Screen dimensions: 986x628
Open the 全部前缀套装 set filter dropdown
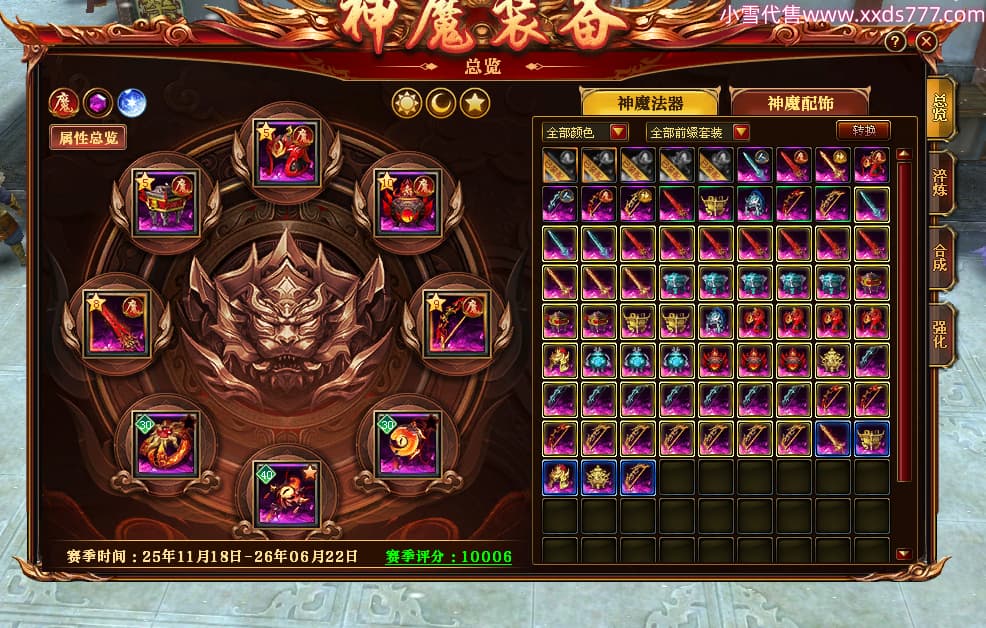(698, 132)
